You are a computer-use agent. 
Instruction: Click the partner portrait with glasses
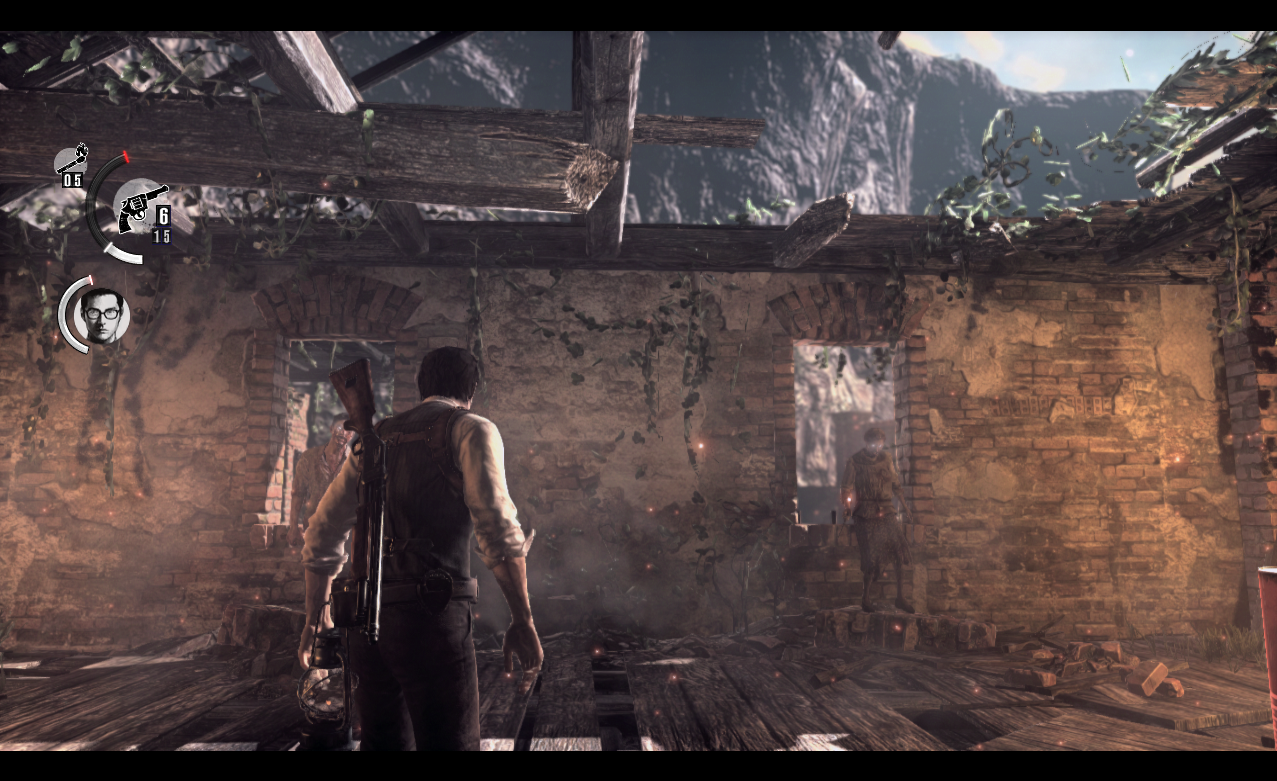click(x=103, y=315)
